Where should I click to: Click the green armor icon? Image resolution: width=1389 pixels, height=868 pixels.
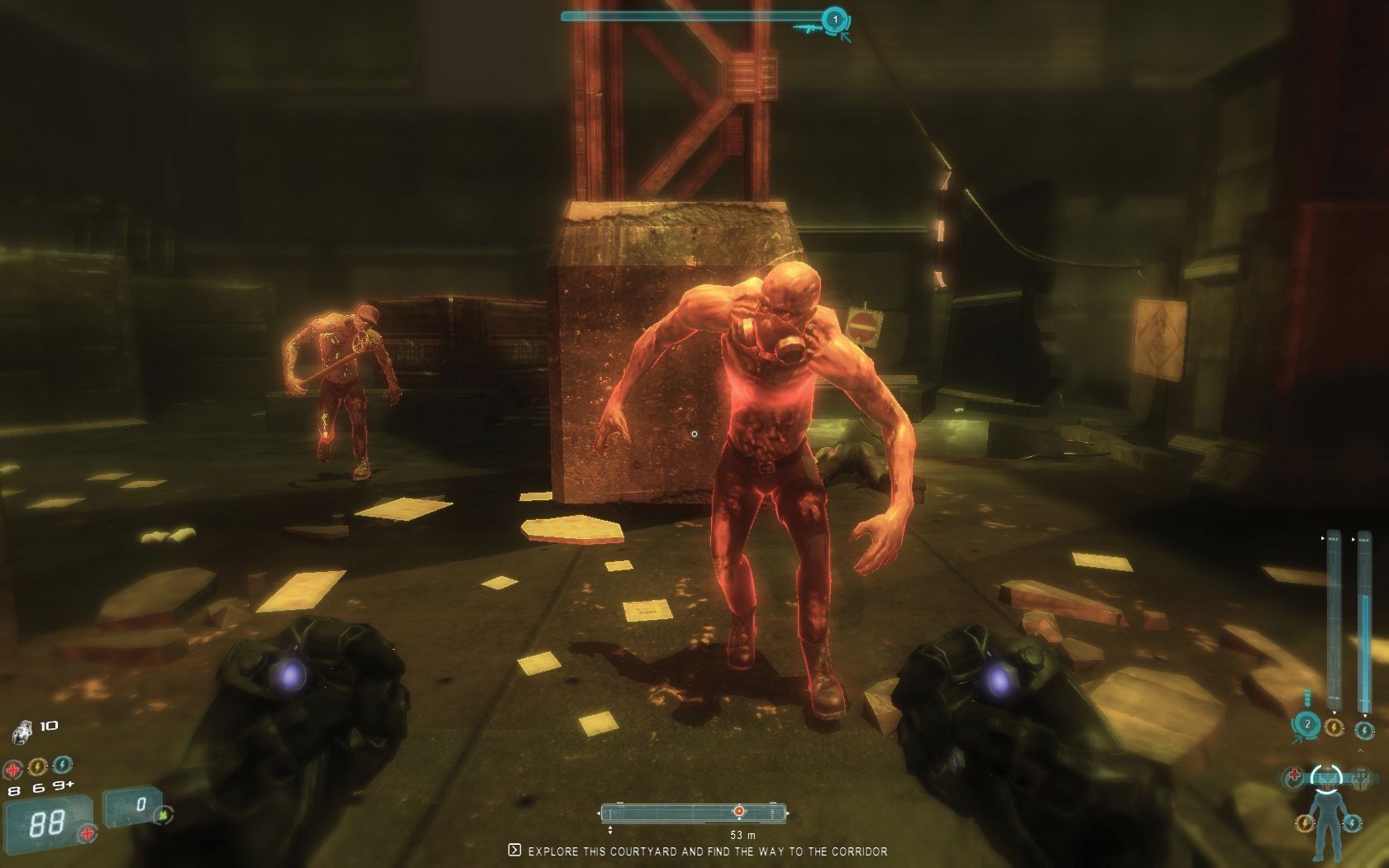pyautogui.click(x=164, y=814)
